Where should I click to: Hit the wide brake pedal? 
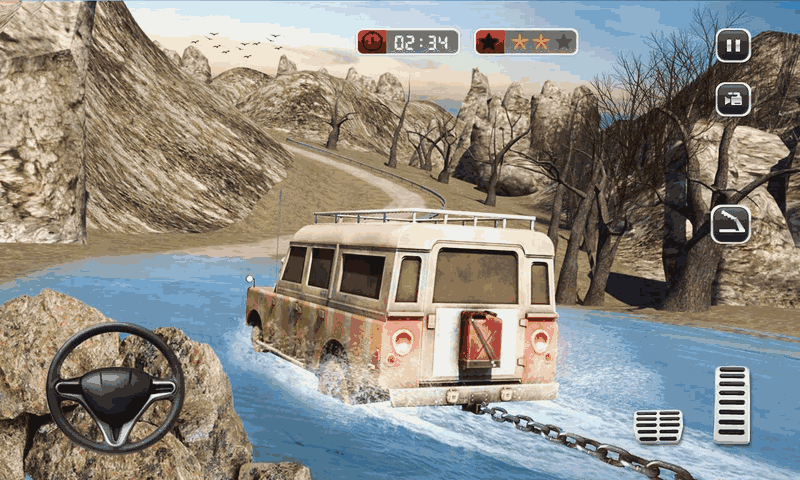tap(658, 425)
